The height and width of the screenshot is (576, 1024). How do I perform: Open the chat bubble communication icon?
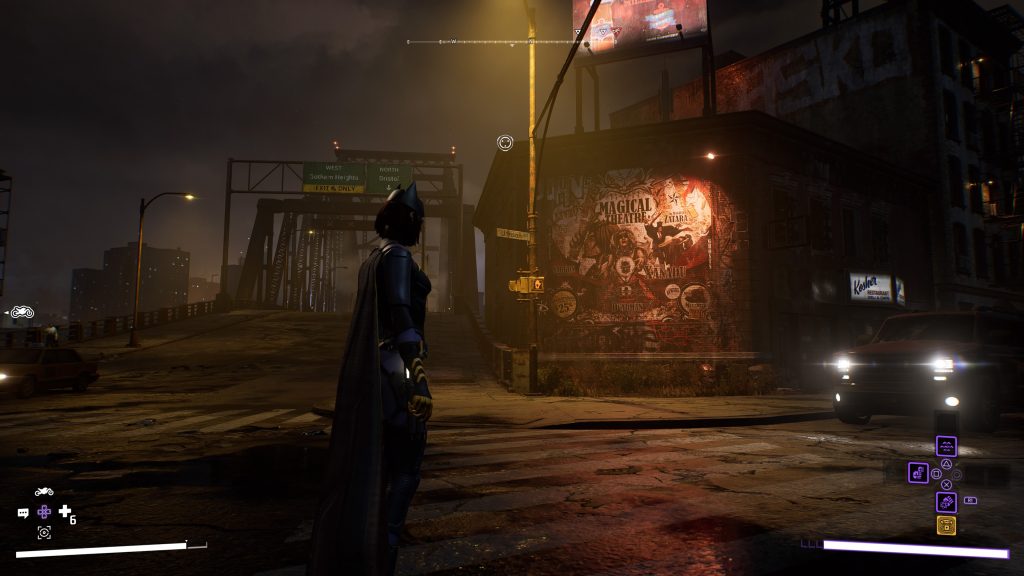click(23, 513)
